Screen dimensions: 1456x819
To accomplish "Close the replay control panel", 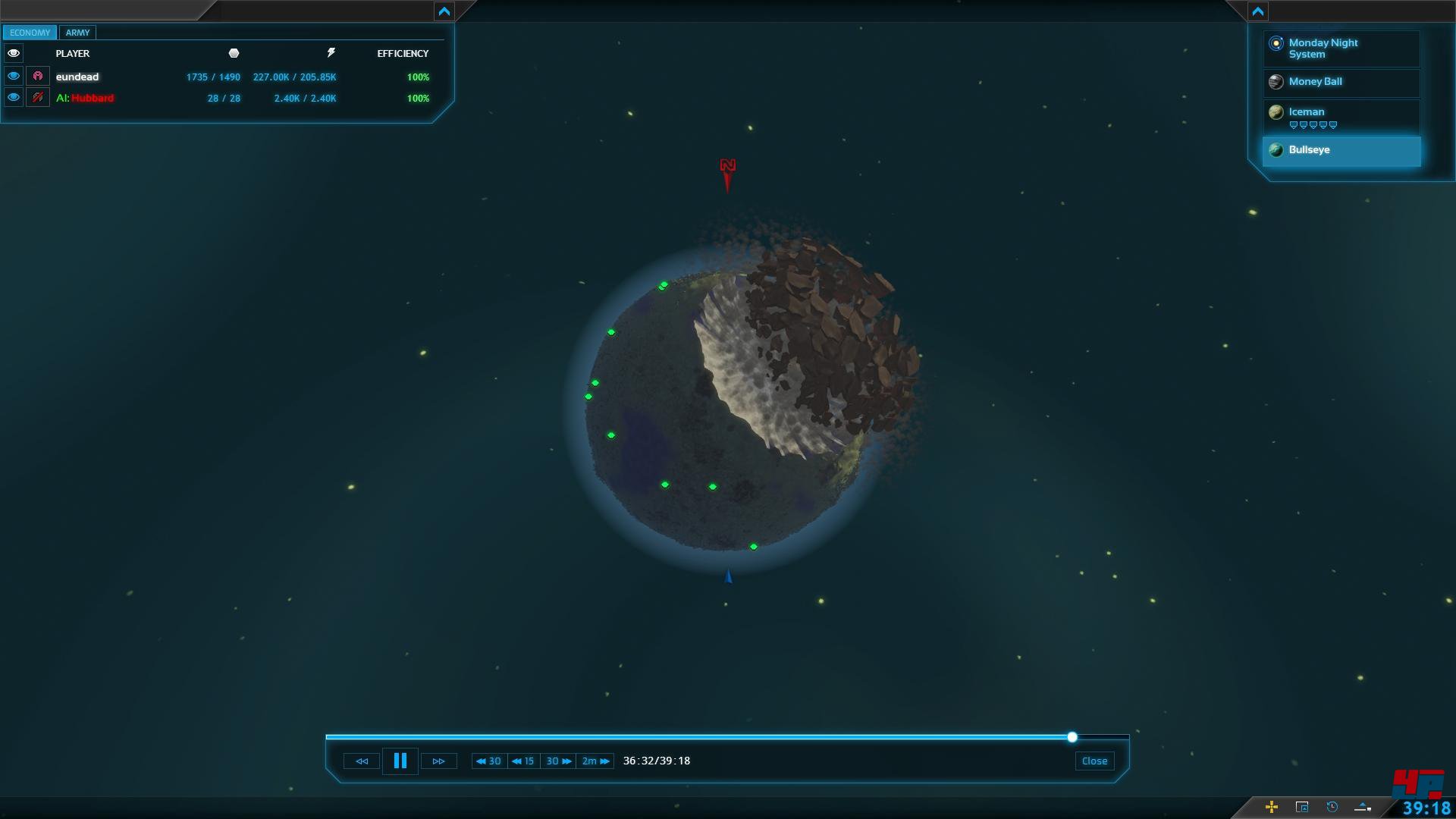I will click(1094, 761).
